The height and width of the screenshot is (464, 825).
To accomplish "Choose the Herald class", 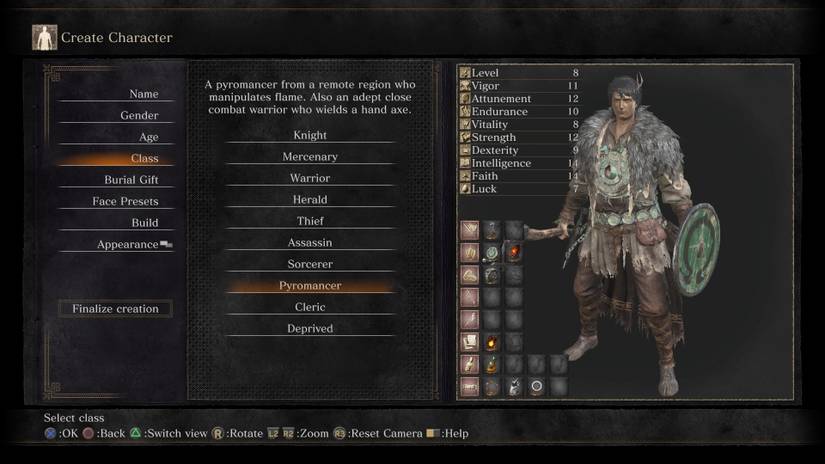I will (x=310, y=200).
